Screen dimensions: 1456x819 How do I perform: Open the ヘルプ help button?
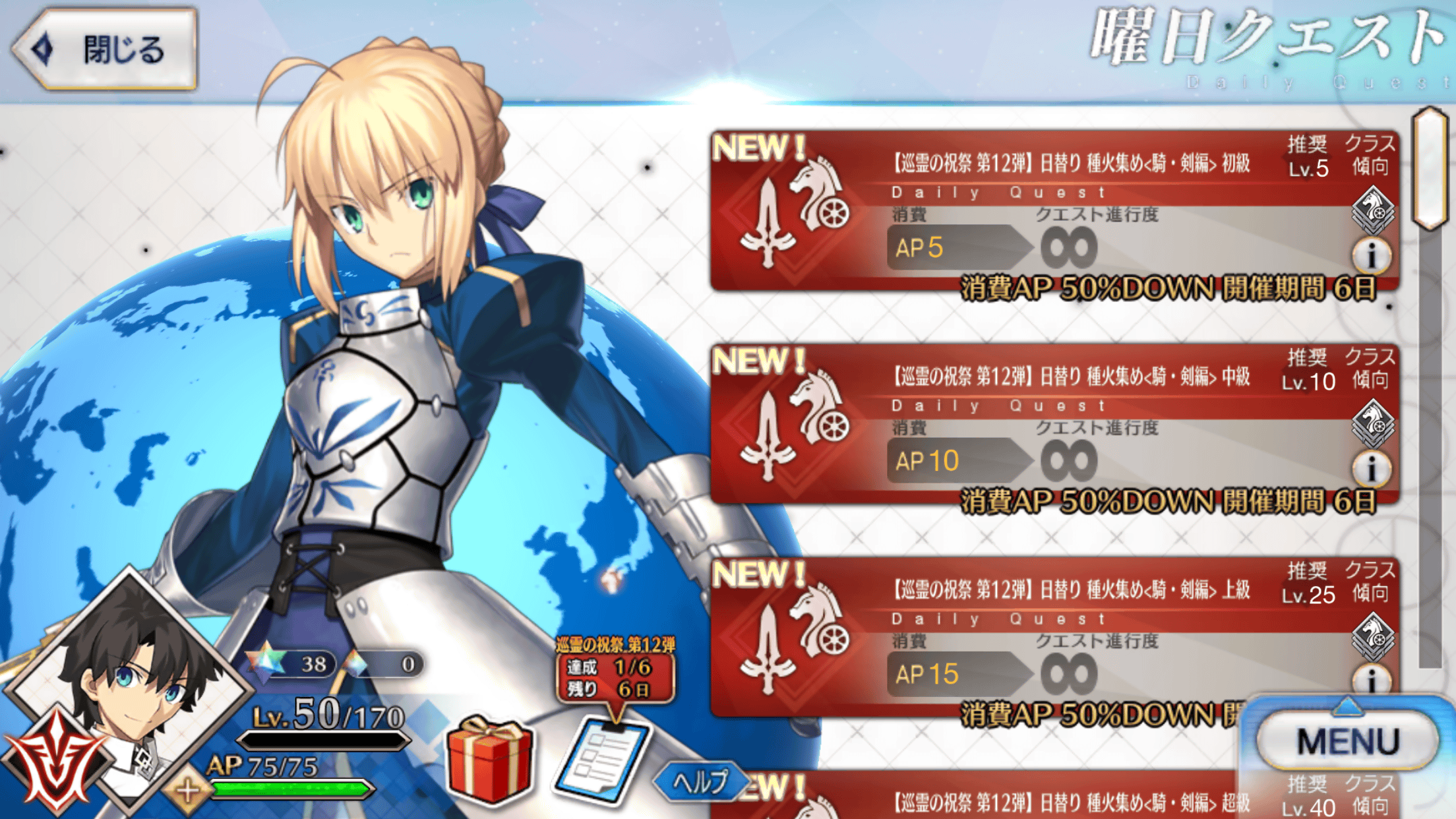coord(700,782)
